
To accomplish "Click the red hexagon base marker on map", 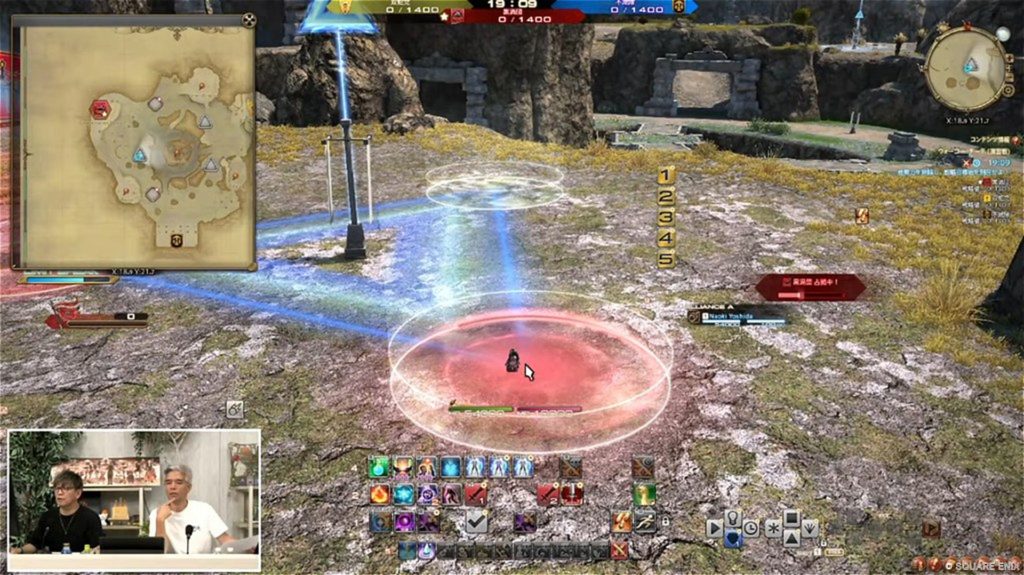I will 100,109.
